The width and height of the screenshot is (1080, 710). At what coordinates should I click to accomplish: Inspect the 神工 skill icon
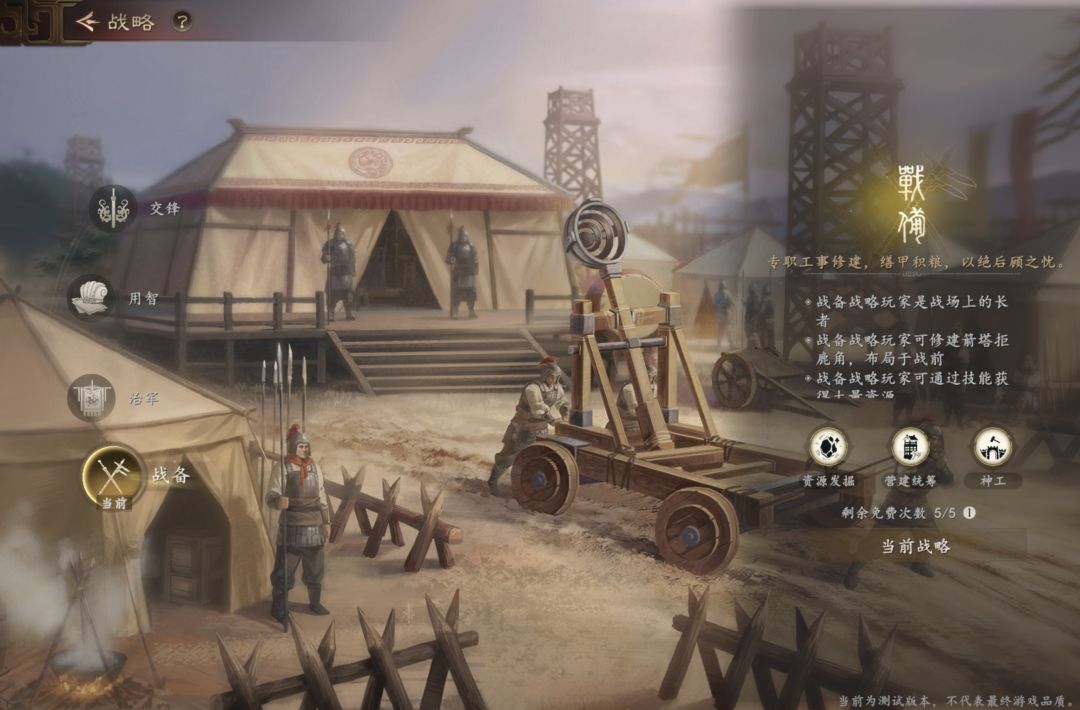point(992,446)
